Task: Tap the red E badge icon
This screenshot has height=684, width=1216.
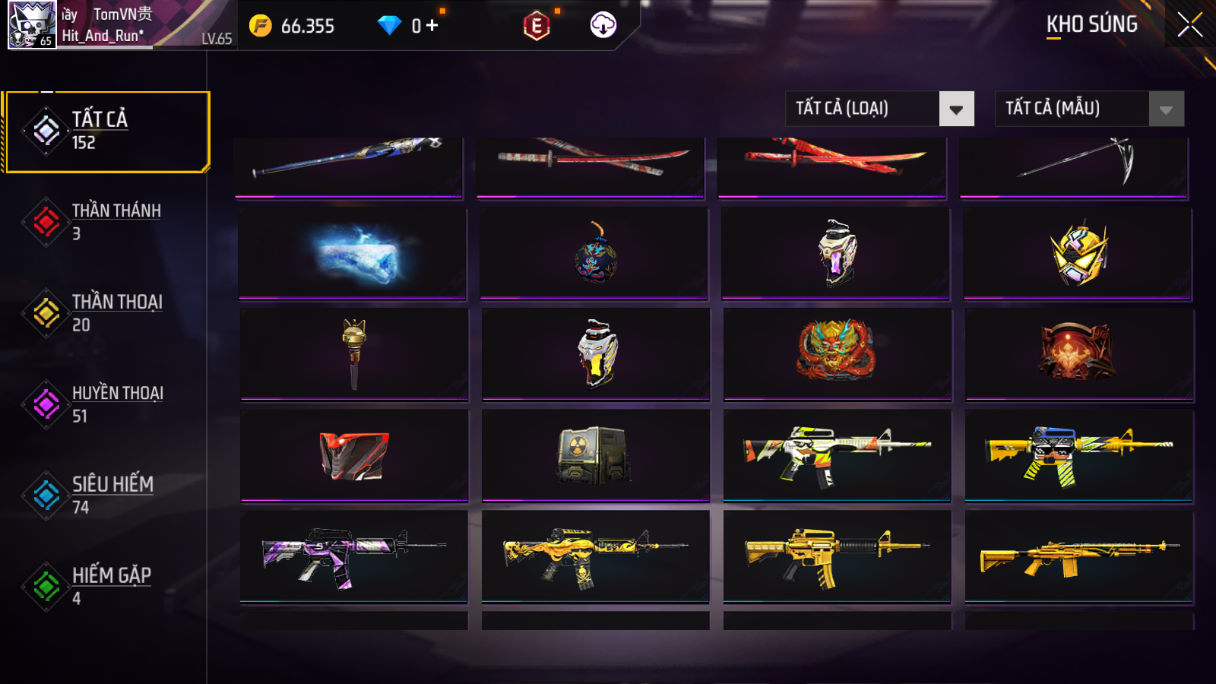Action: (537, 27)
